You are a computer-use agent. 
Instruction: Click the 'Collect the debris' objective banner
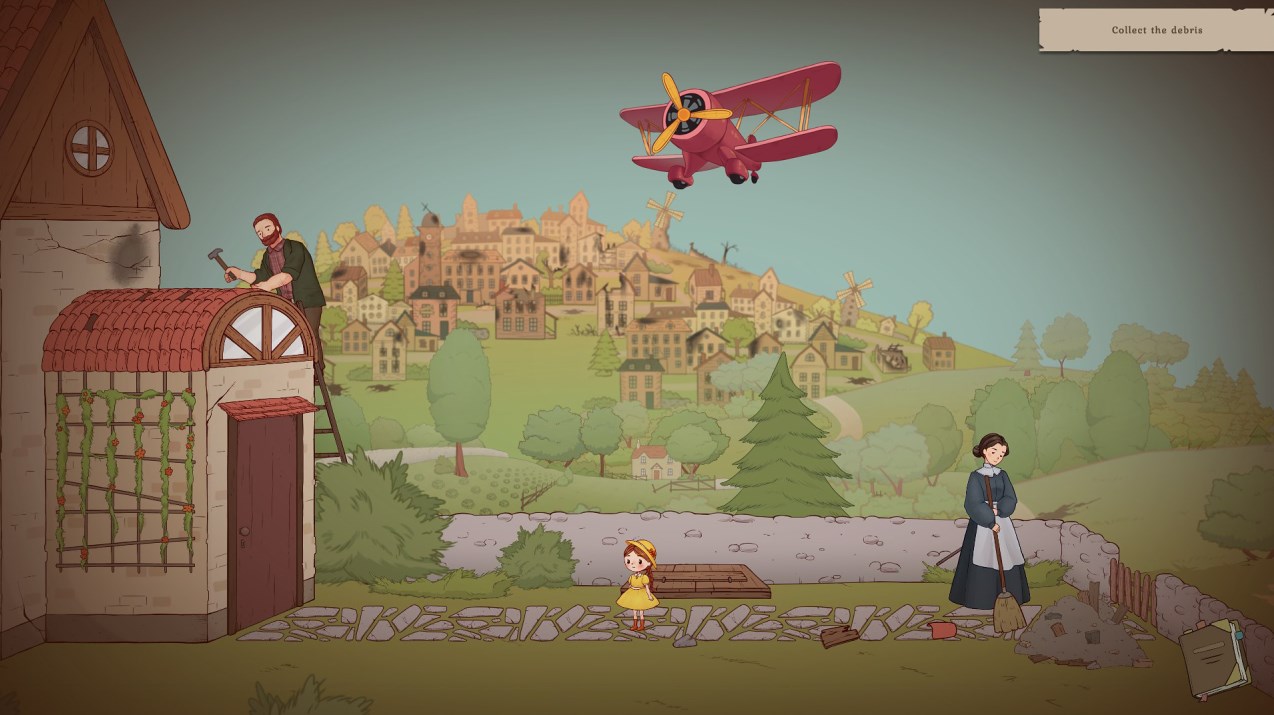(x=1156, y=30)
